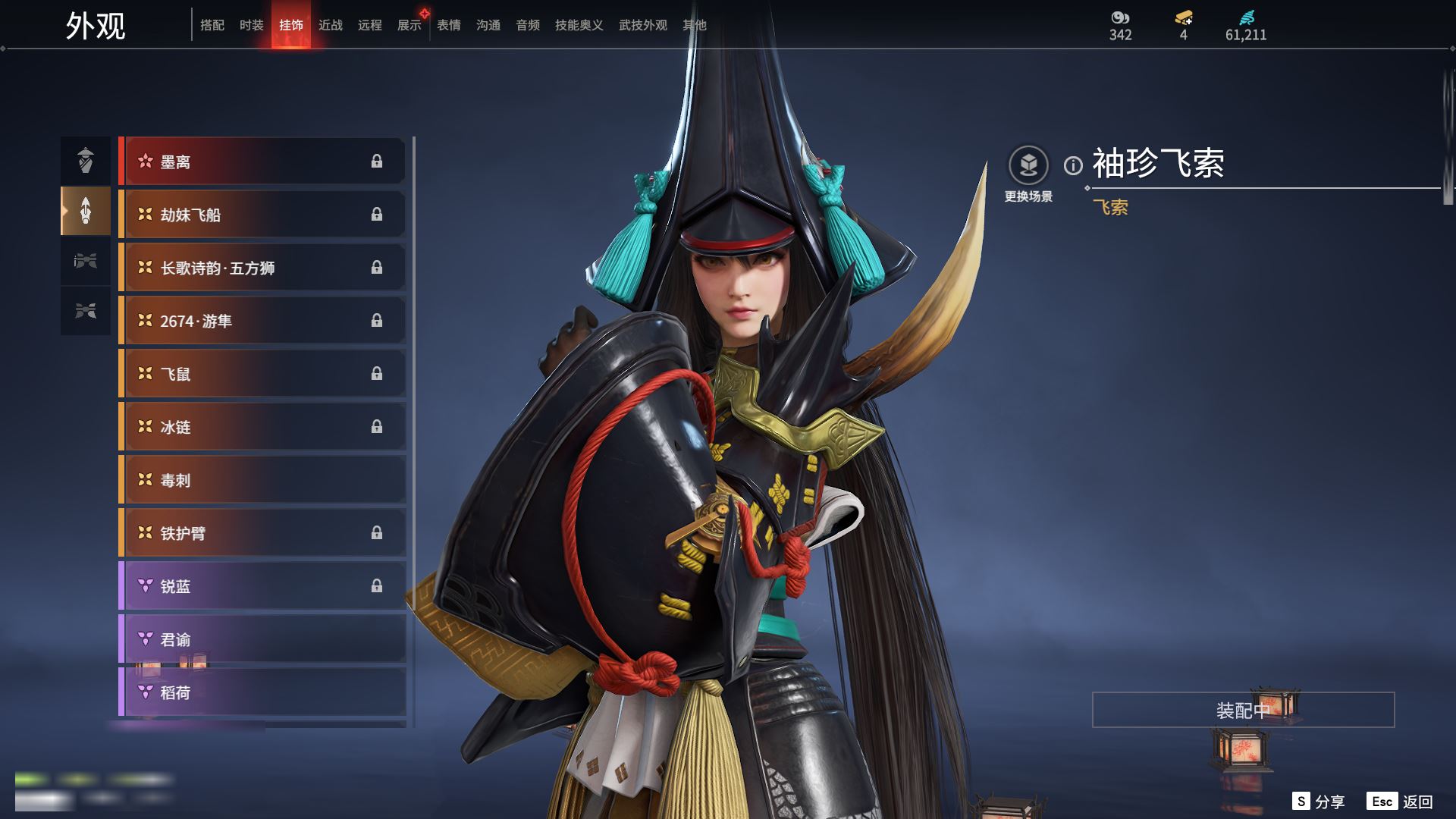Select the 劫妹飞船 list item
Viewport: 1456px width, 819px height.
[x=262, y=215]
